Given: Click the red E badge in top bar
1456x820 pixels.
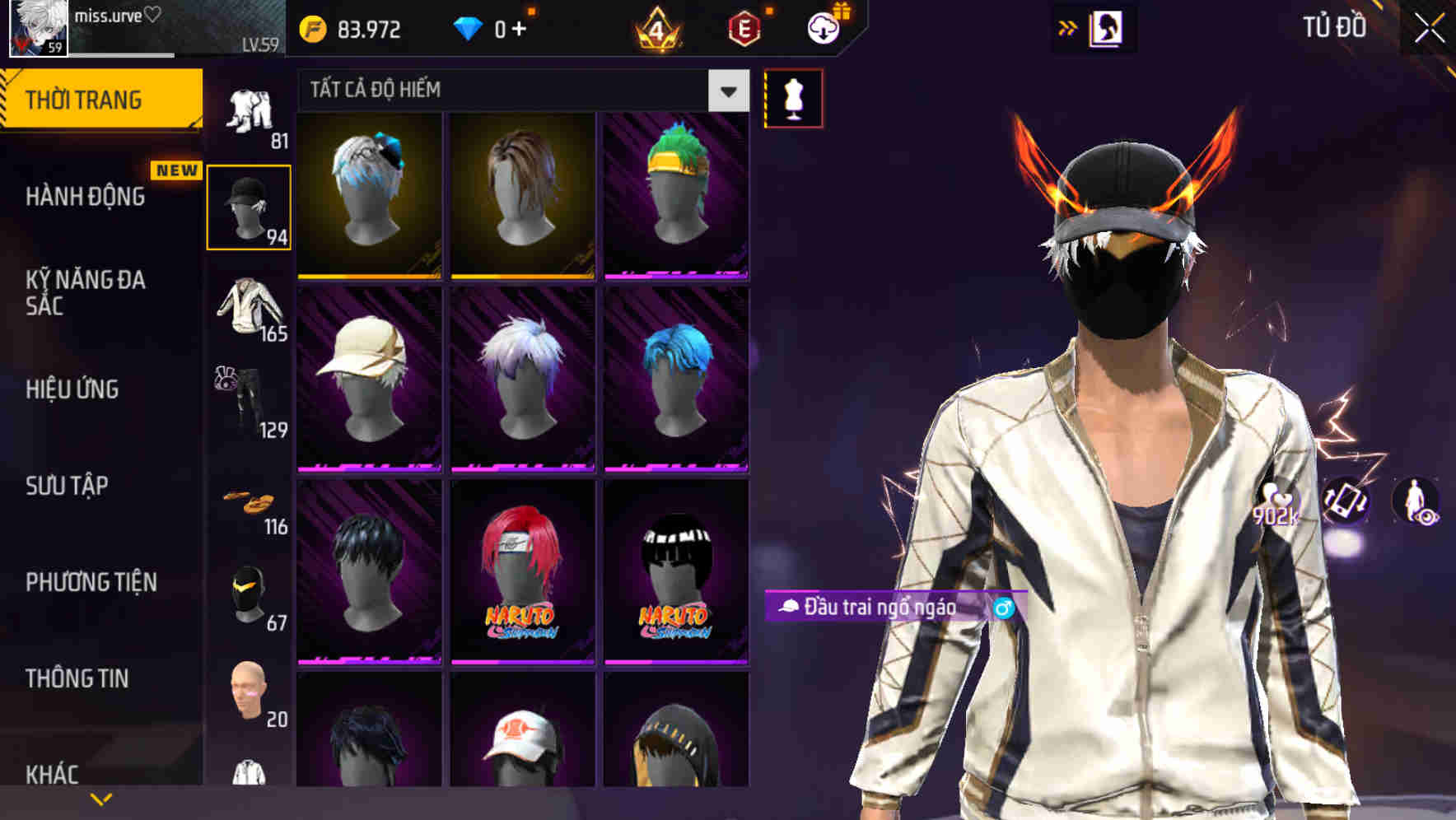Looking at the screenshot, I should 744,27.
